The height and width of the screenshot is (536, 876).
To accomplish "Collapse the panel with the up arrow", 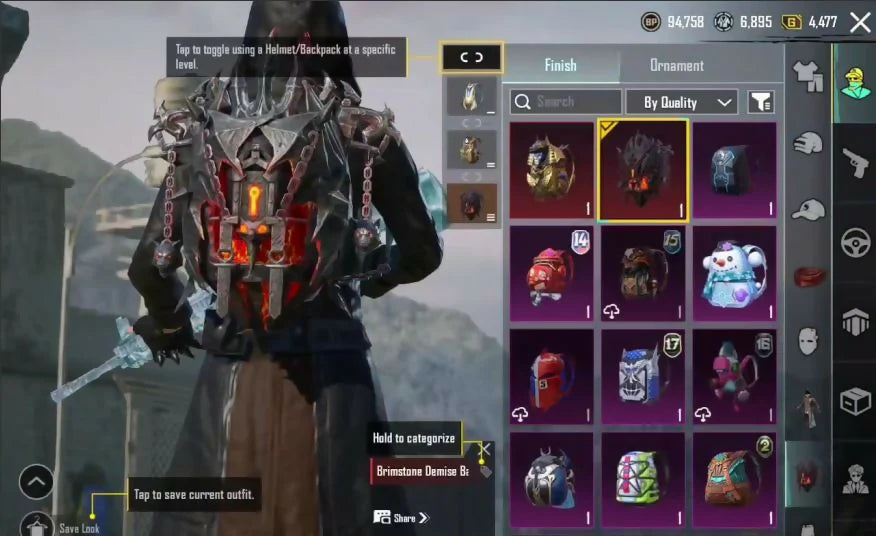I will tap(36, 482).
